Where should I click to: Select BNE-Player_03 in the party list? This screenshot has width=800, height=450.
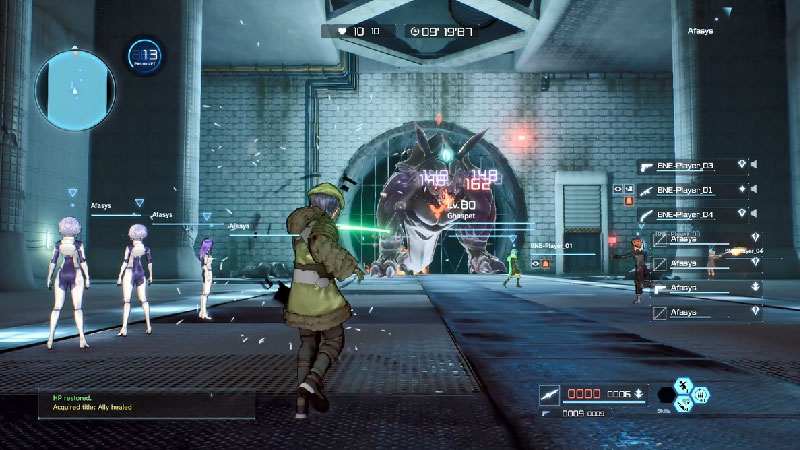point(692,165)
